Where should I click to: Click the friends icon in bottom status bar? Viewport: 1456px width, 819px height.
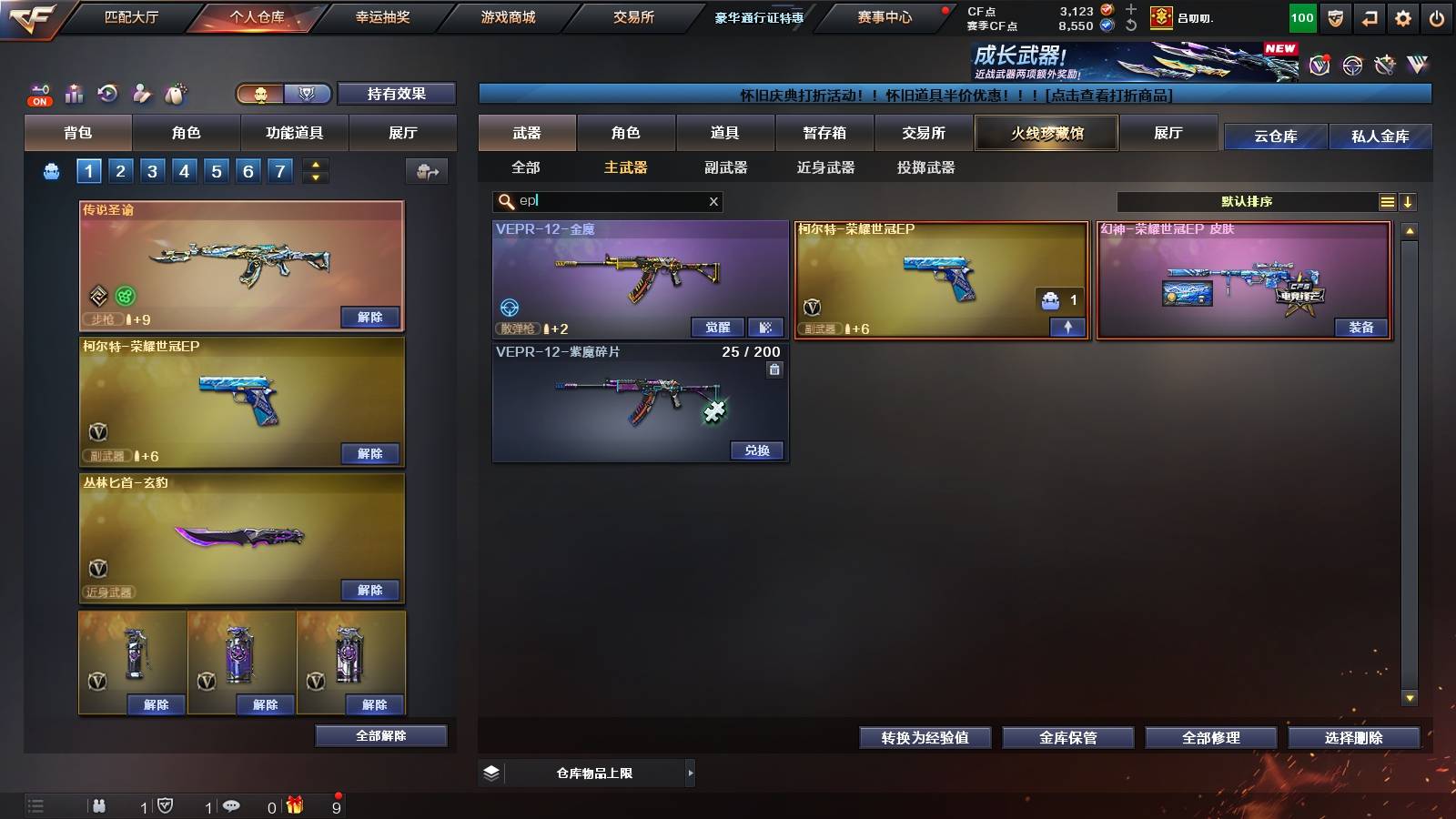[99, 805]
